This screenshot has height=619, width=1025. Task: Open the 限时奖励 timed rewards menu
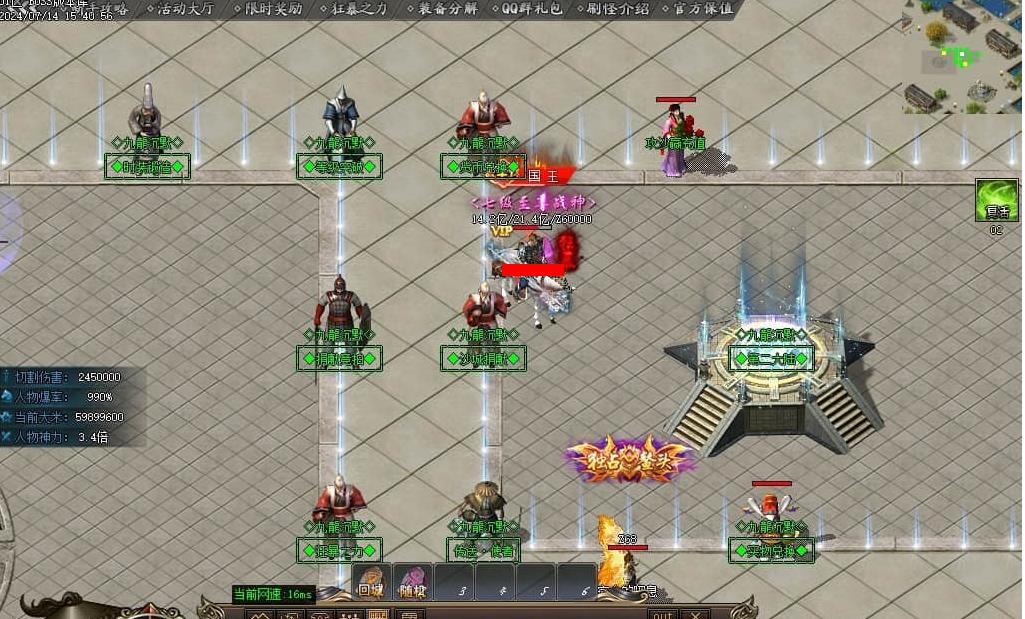click(x=273, y=9)
